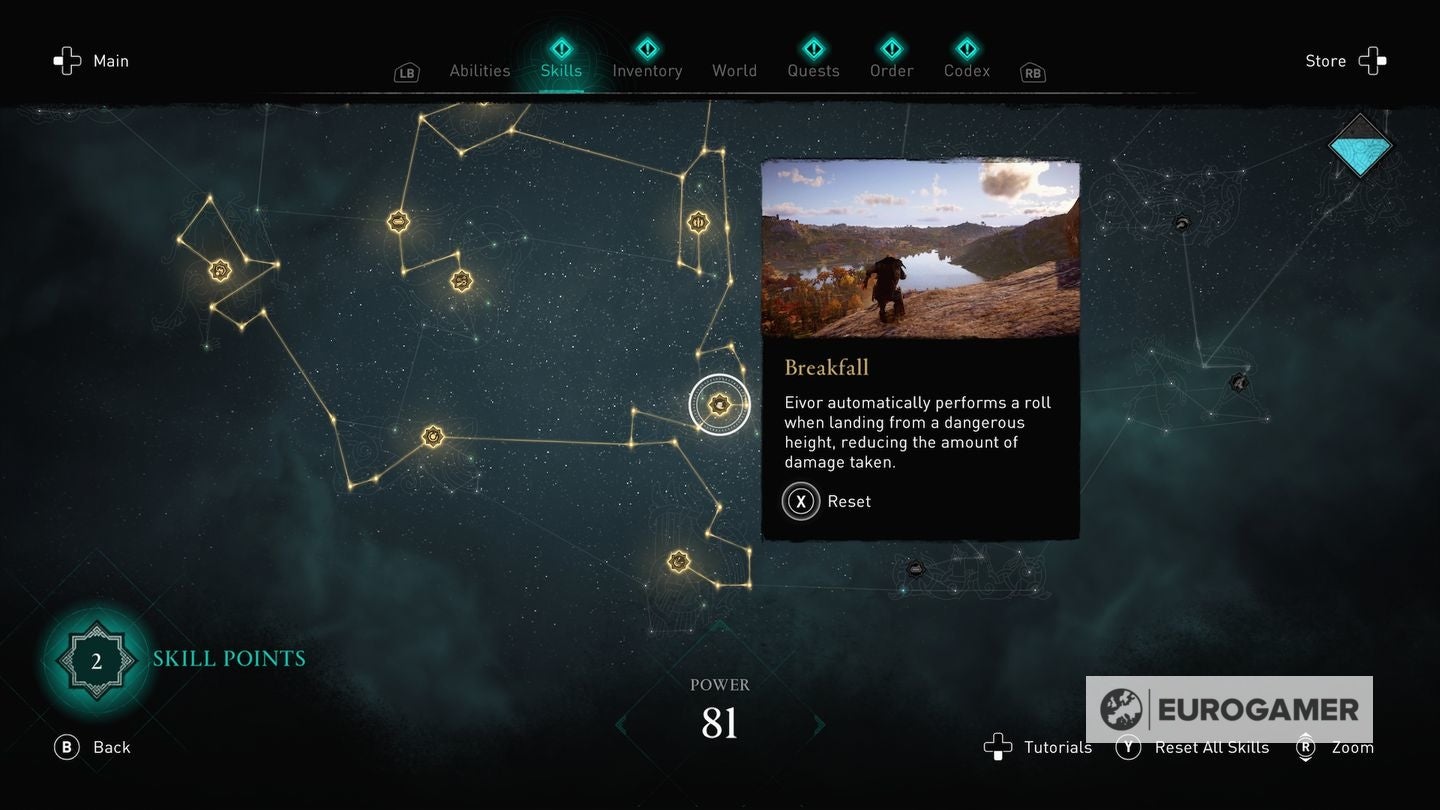Viewport: 1440px width, 810px height.
Task: Click the plus icon next to Store
Action: click(1374, 61)
